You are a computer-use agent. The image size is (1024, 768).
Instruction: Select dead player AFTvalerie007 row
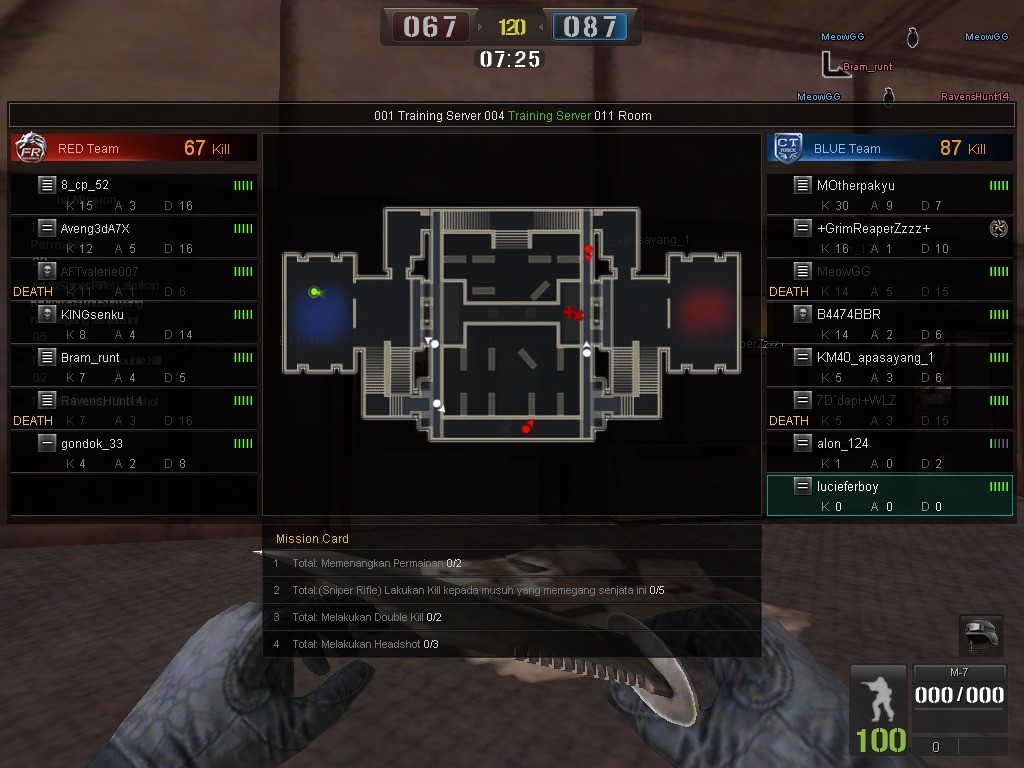133,280
